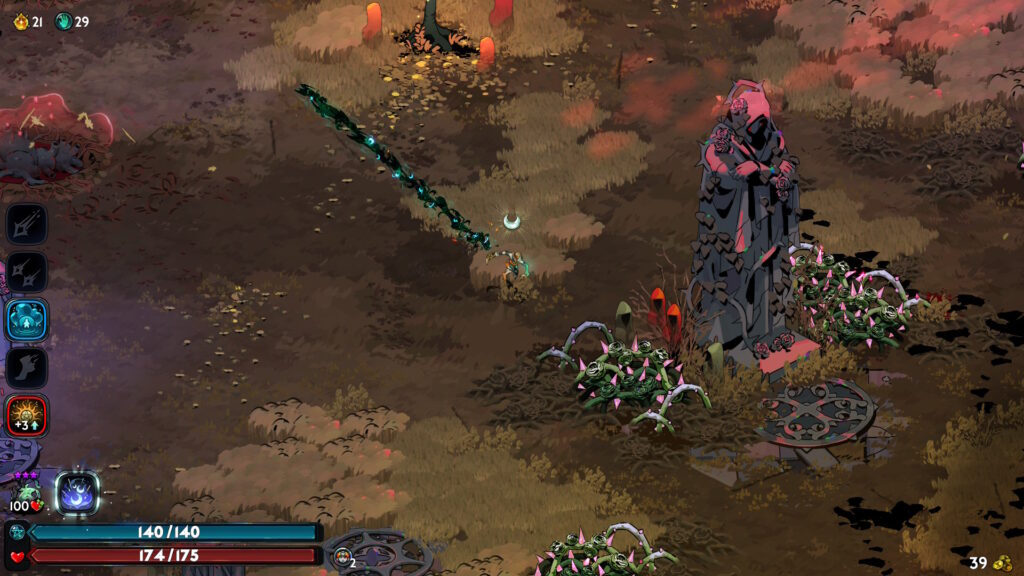Screen dimensions: 1024x576
Task: Select the empty Sprint boon slot
Action: [x=27, y=367]
